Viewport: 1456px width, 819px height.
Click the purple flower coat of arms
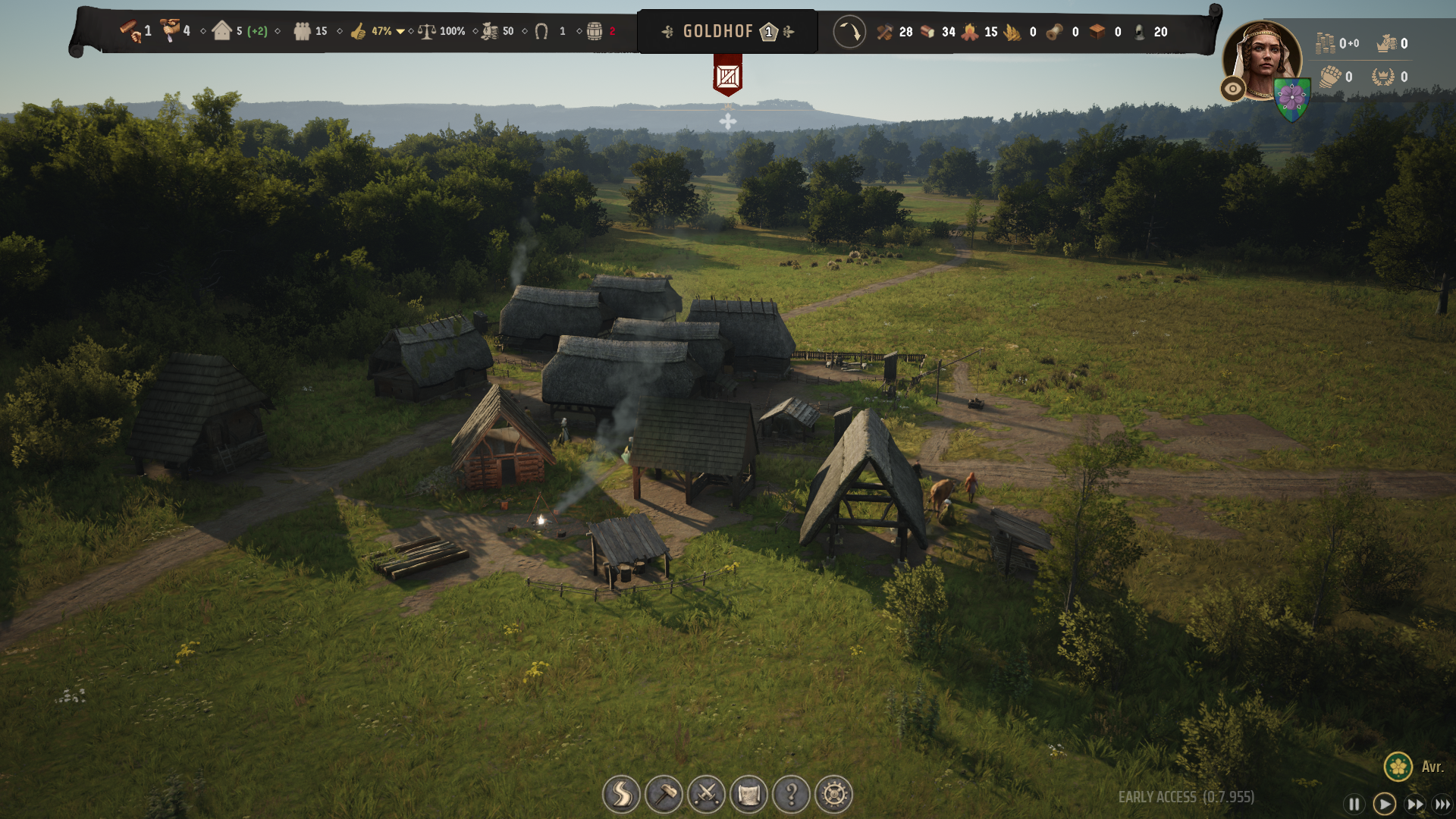pyautogui.click(x=1291, y=99)
